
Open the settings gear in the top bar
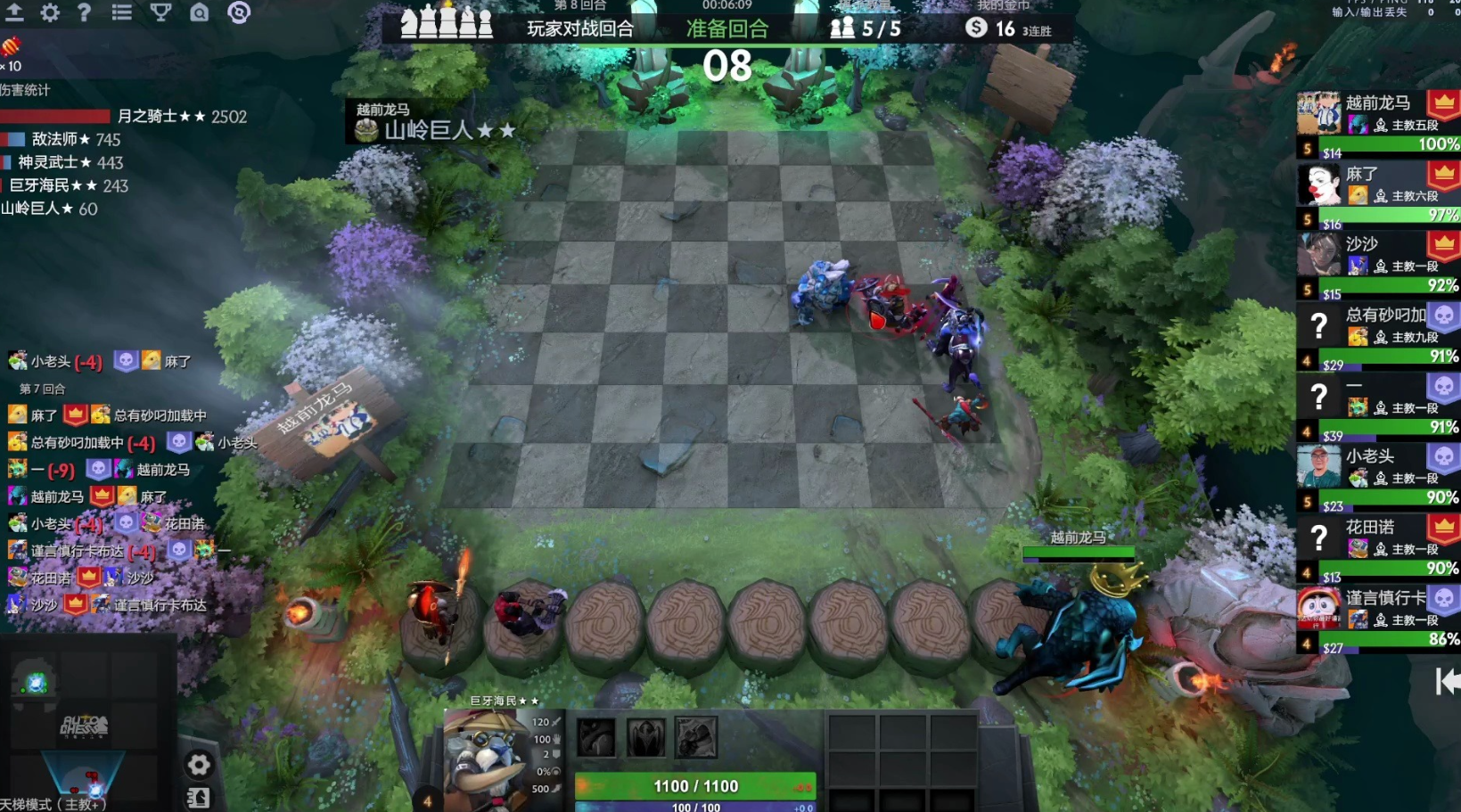50,12
